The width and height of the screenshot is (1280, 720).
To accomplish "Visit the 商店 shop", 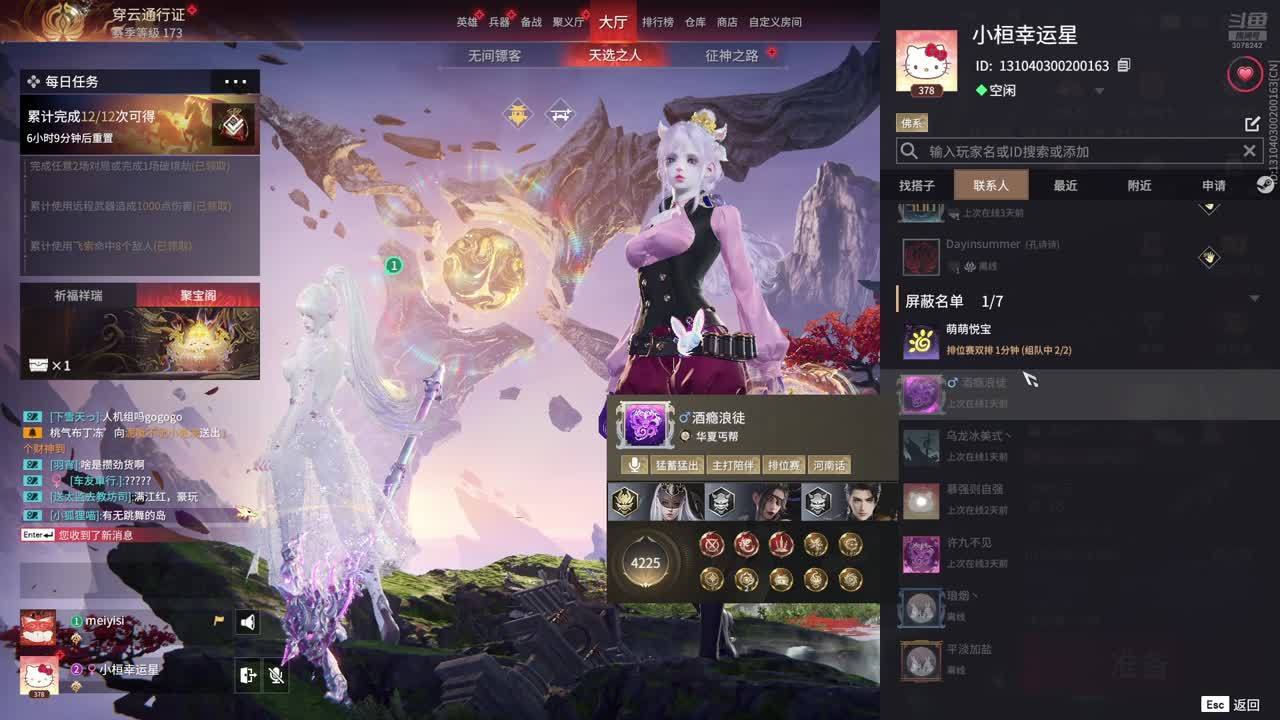I will click(x=727, y=22).
